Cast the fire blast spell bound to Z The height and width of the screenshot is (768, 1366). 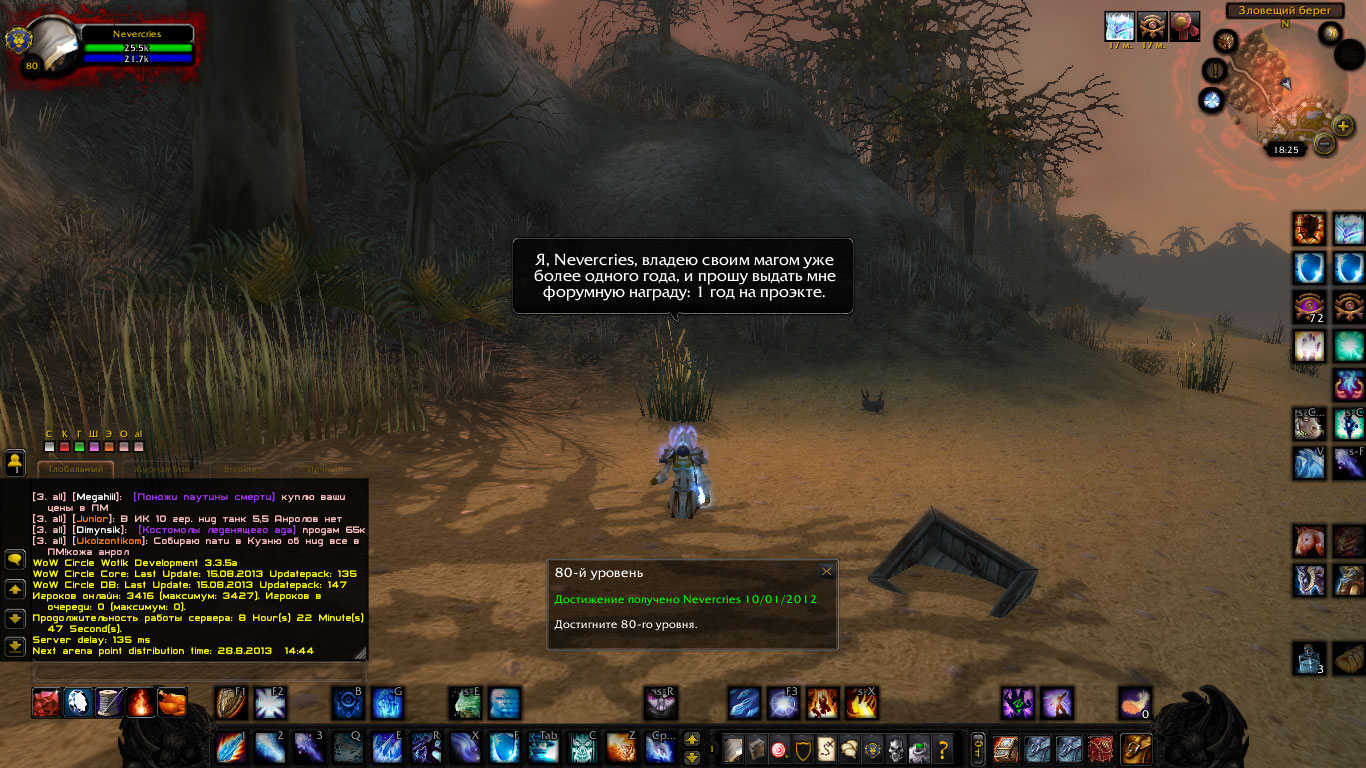point(622,748)
